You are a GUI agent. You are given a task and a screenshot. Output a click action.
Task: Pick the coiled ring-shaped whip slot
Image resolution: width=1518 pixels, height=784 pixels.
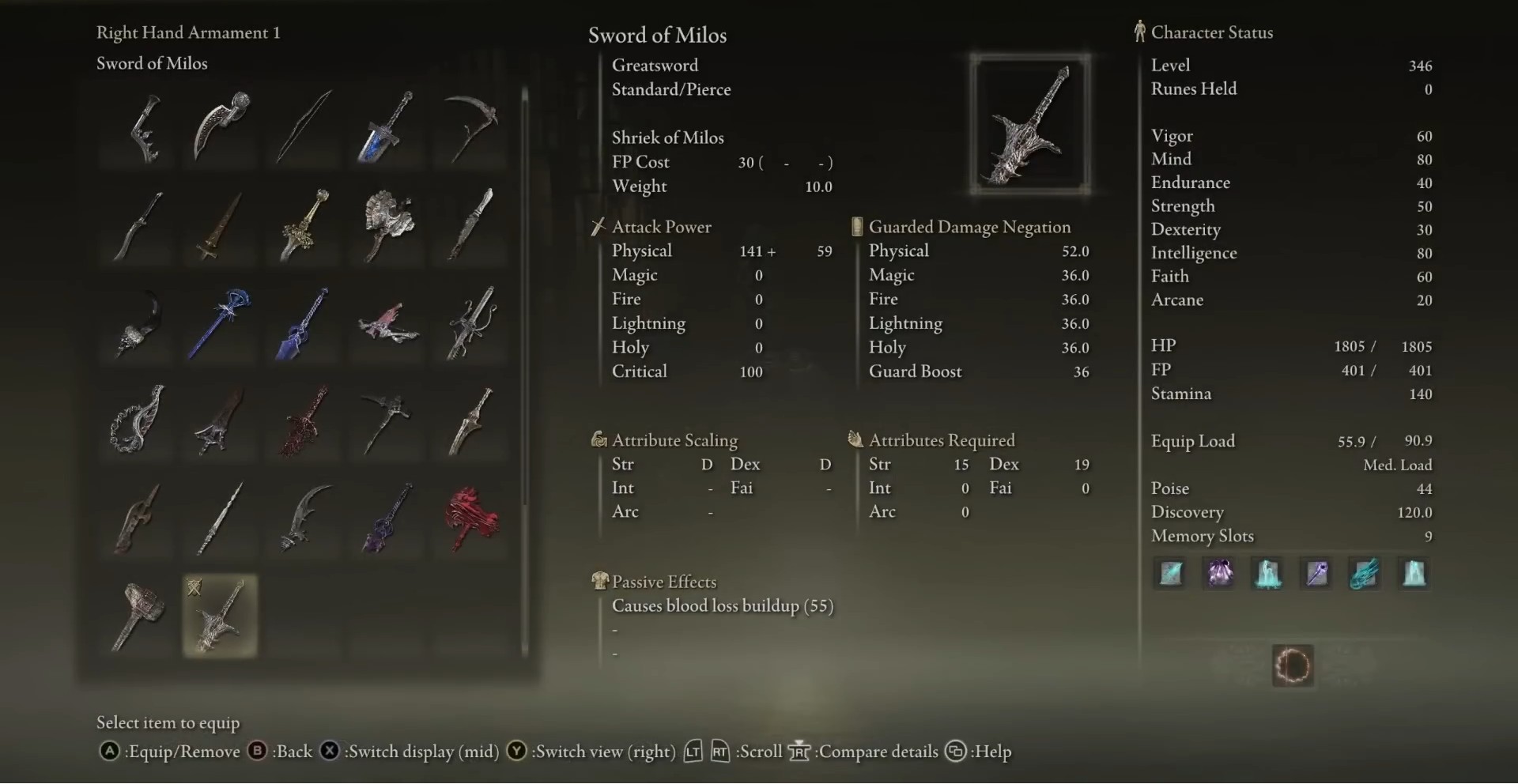pyautogui.click(x=138, y=420)
